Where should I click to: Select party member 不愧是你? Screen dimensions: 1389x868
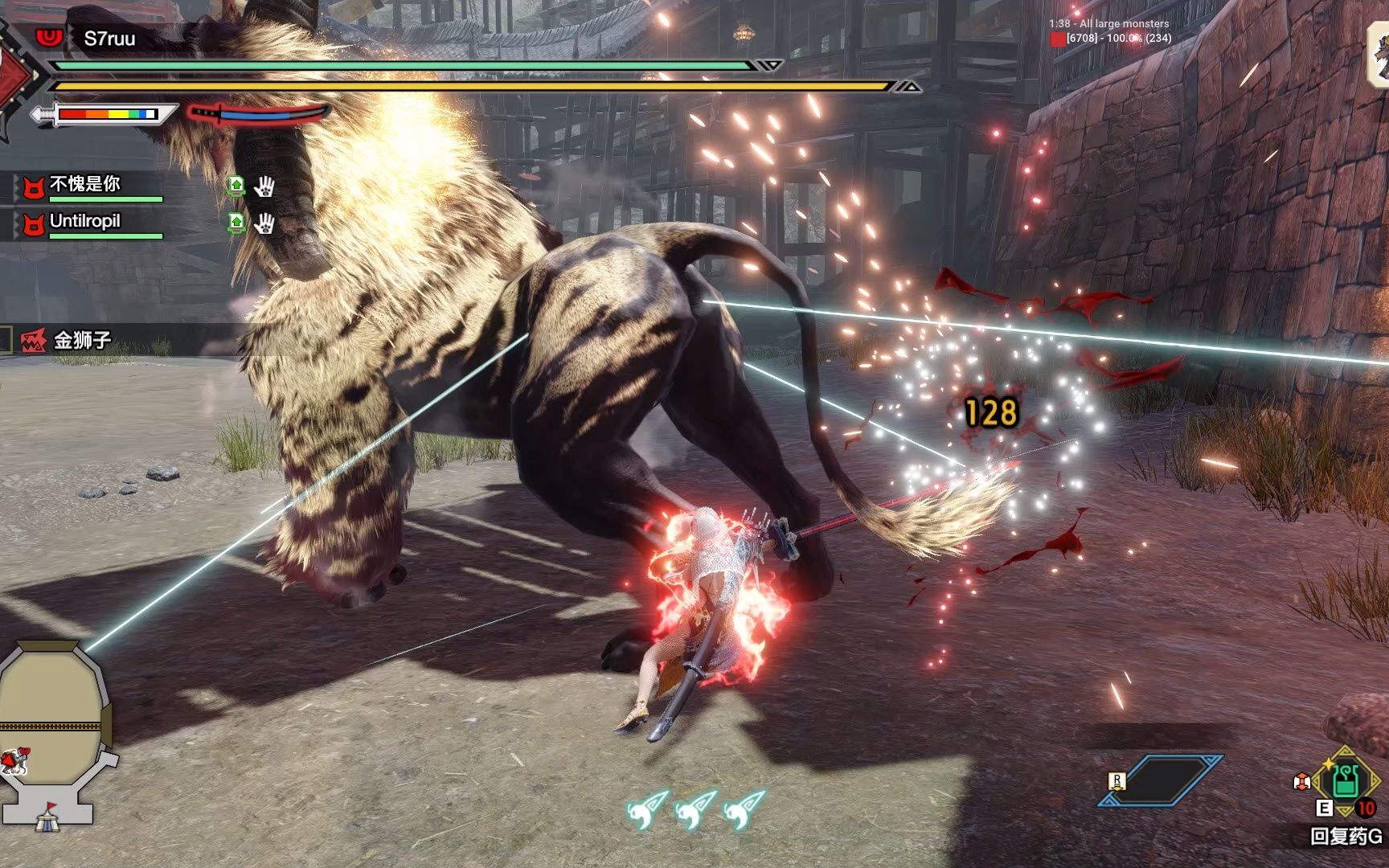tap(84, 185)
